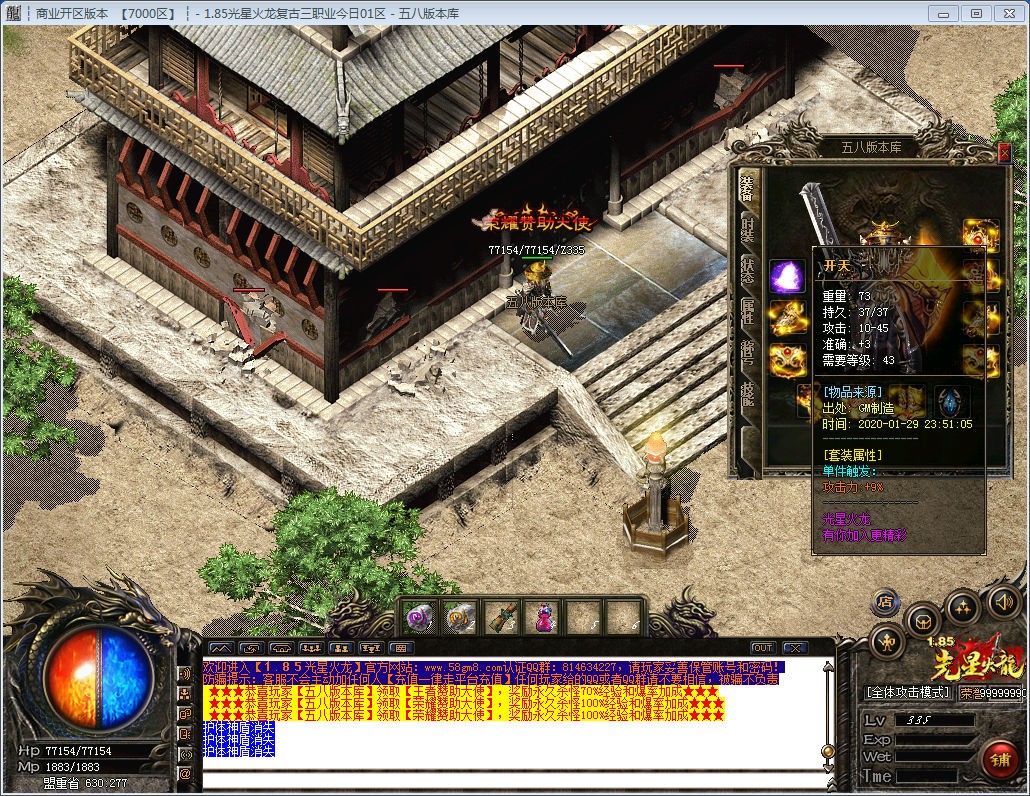Select the purple crystal equipment slot

786,277
